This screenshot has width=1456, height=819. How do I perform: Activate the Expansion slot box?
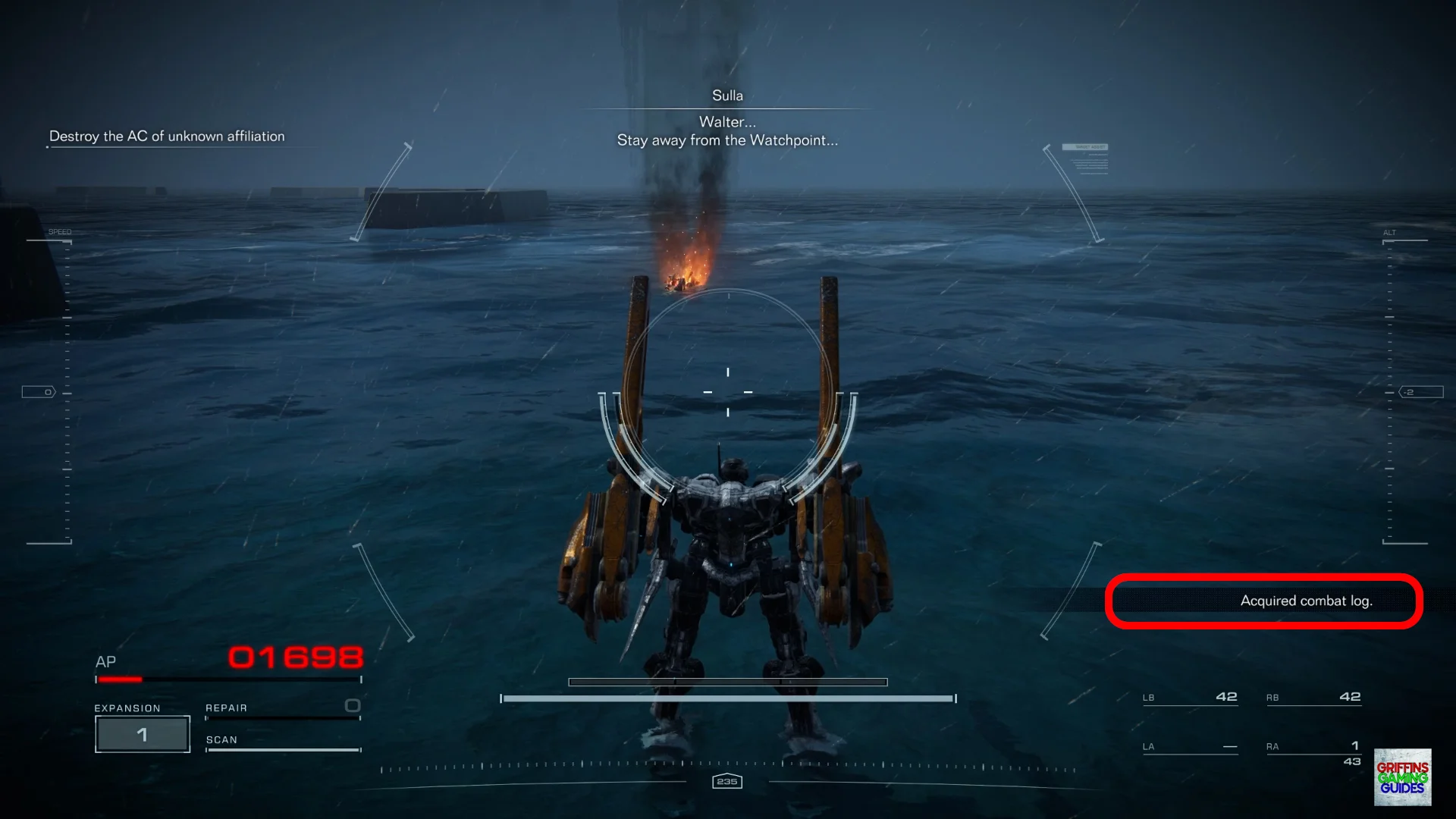click(x=143, y=734)
